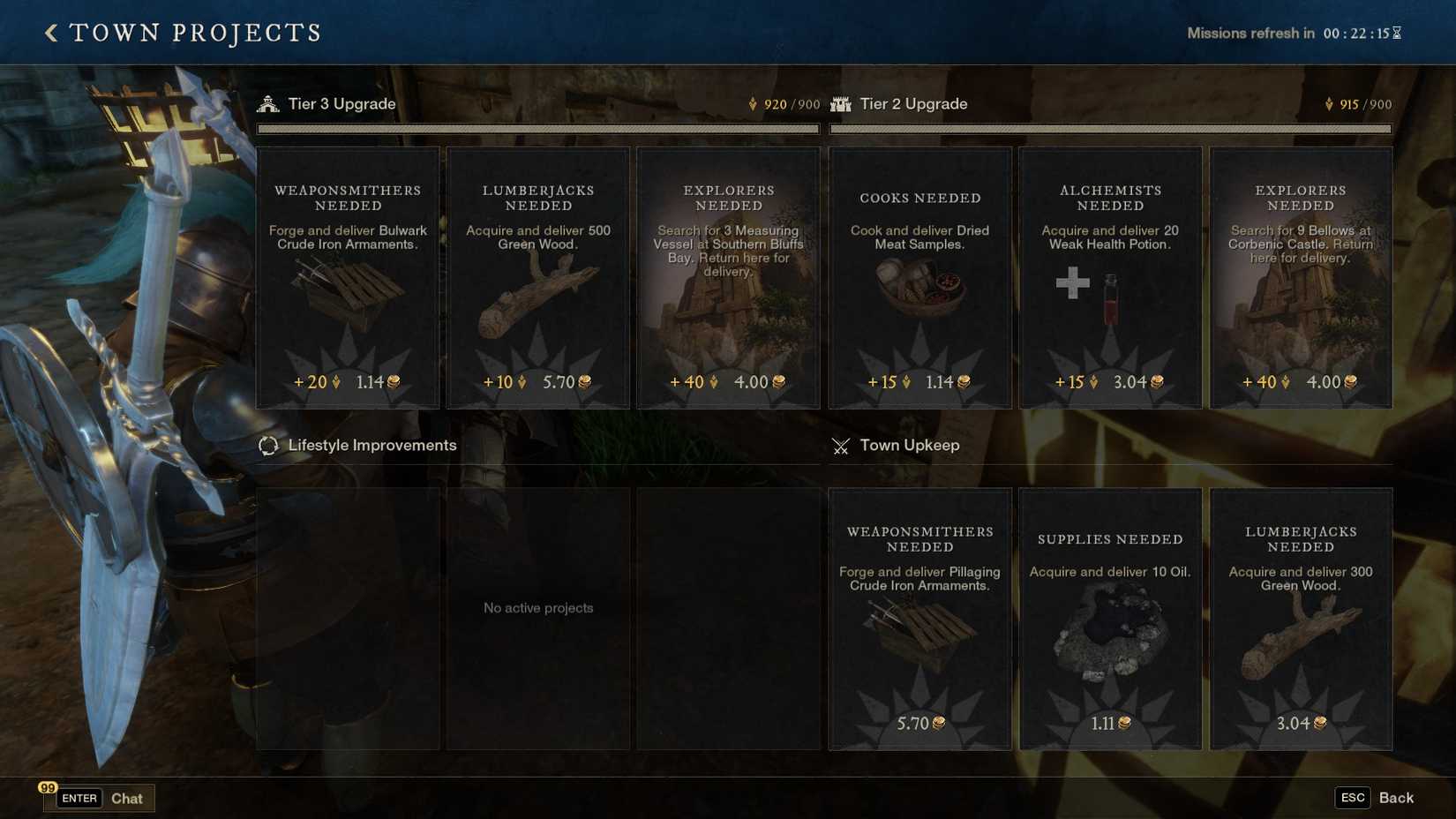Click the back arrow next to Town Projects
The height and width of the screenshot is (819, 1456).
50,32
